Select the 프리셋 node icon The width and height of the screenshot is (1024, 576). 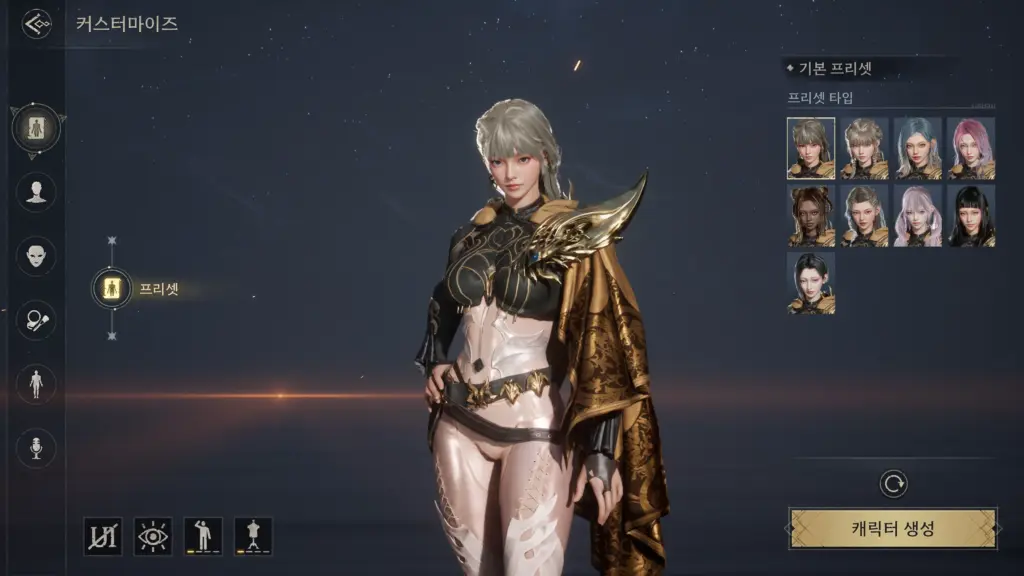[112, 288]
